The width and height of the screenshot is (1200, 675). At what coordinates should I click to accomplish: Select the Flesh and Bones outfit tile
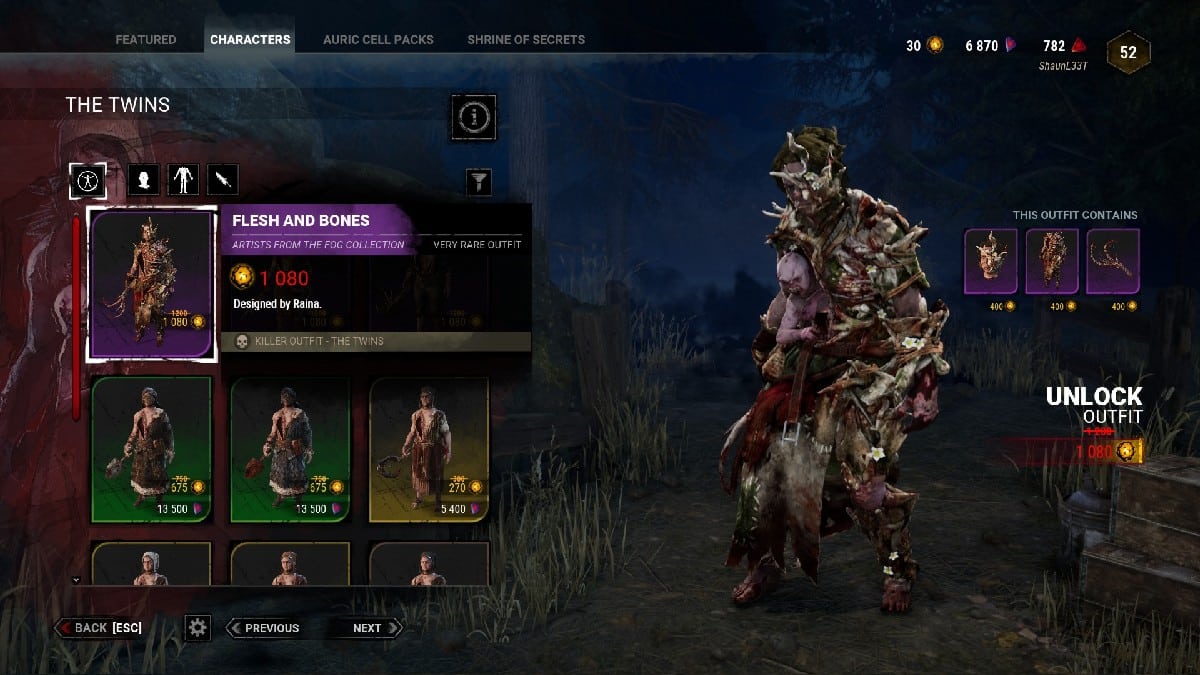pyautogui.click(x=152, y=284)
